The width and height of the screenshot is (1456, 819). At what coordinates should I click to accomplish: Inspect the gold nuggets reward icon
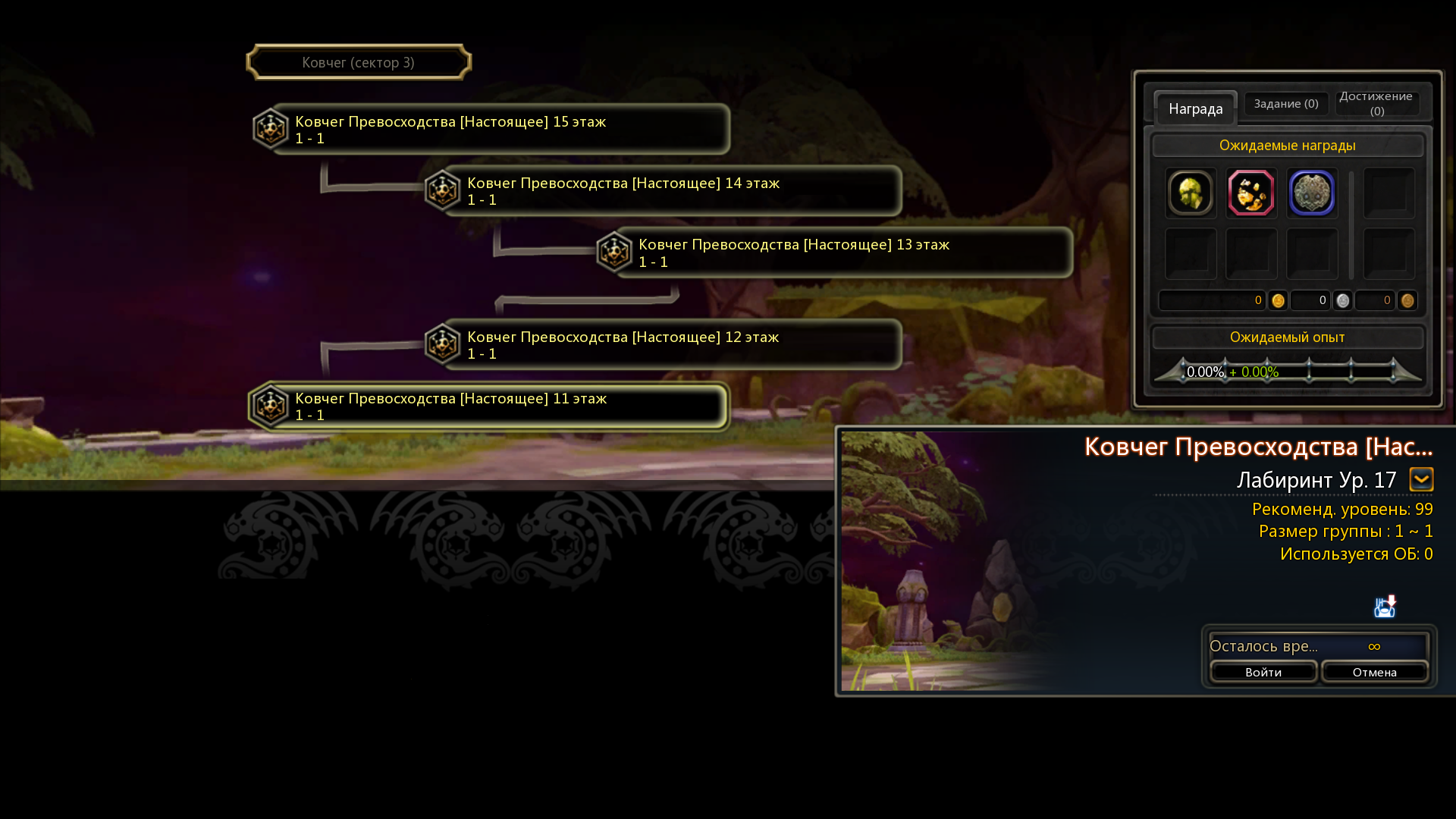click(1251, 193)
